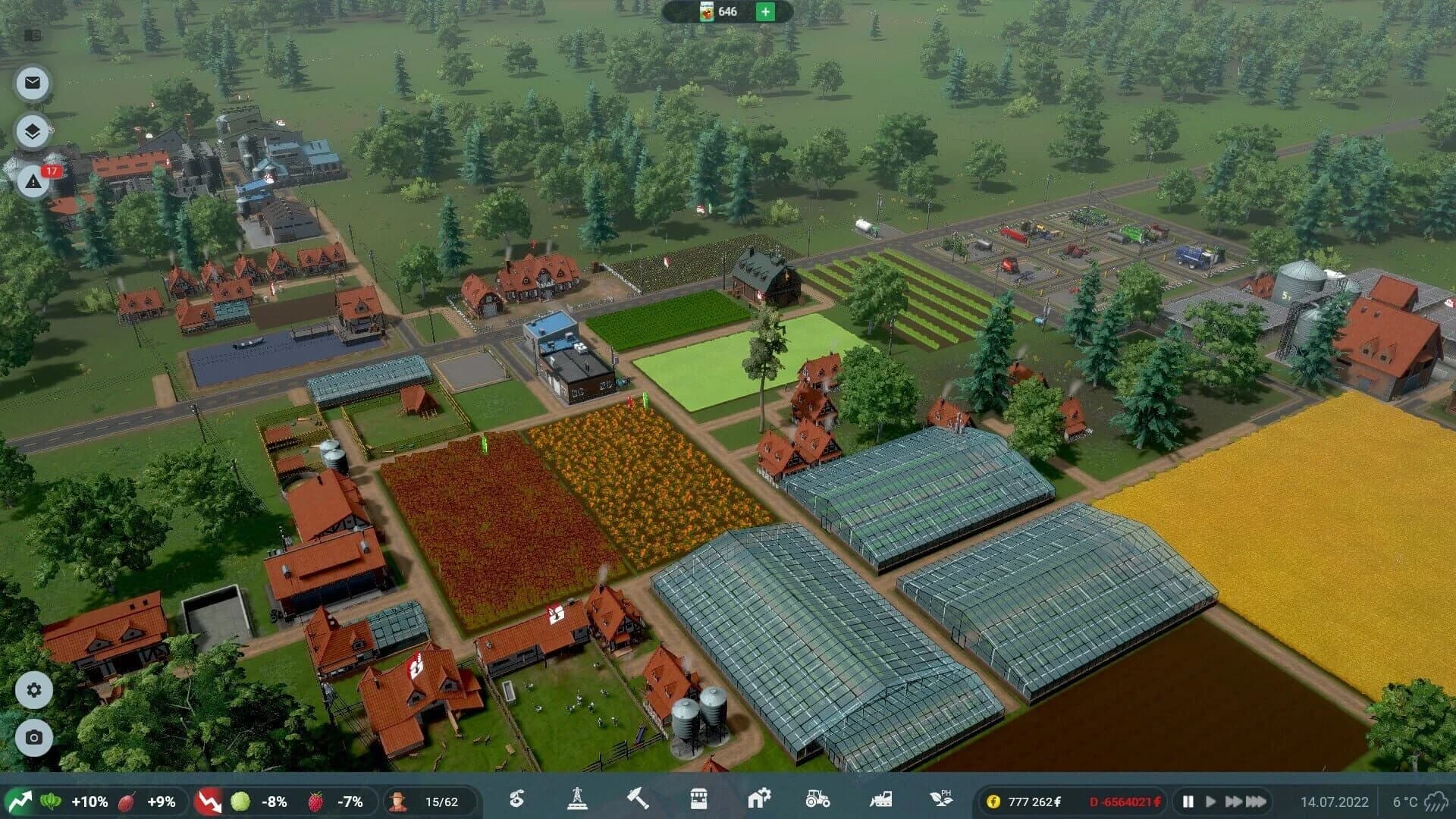The height and width of the screenshot is (819, 1456).
Task: Click the red debt amount display
Action: pos(1125,802)
